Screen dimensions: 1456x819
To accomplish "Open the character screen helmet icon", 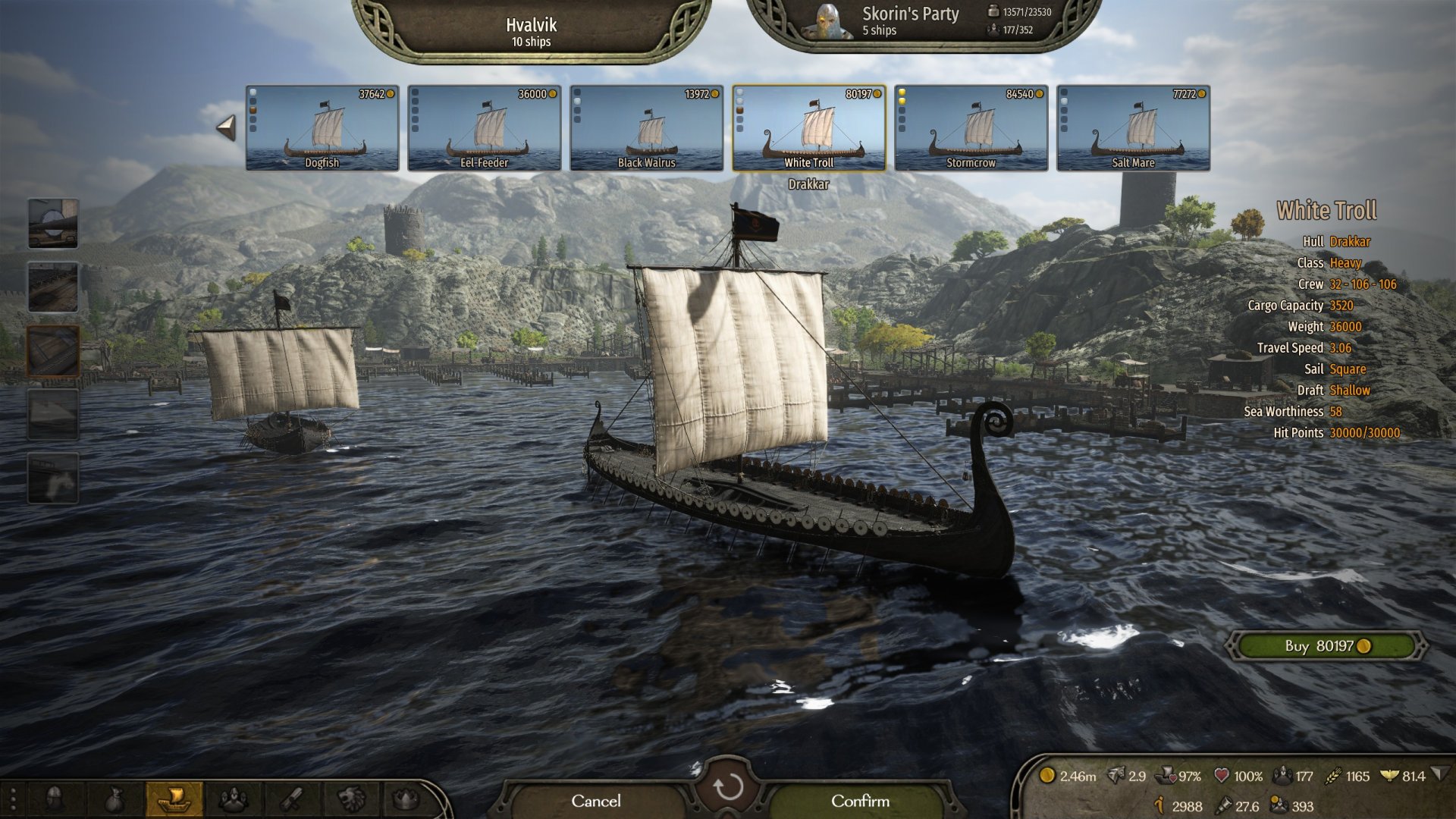I will (x=55, y=799).
